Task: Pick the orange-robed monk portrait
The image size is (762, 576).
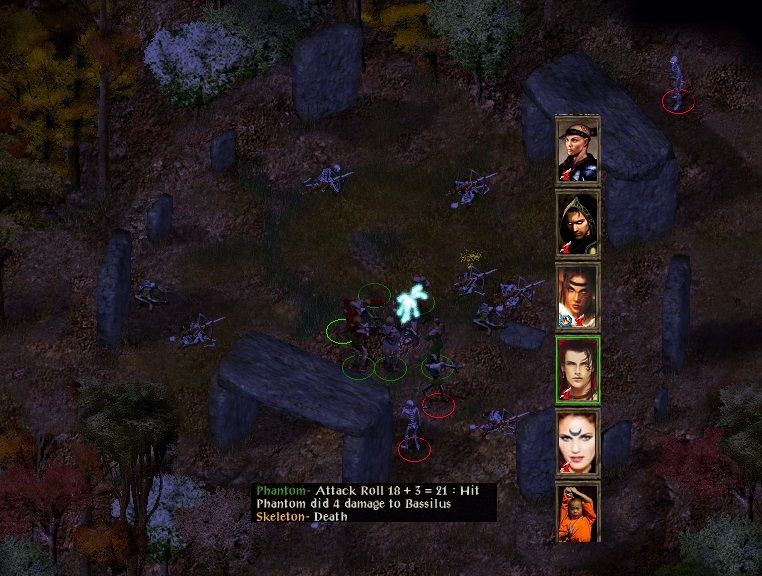Action: tap(578, 513)
